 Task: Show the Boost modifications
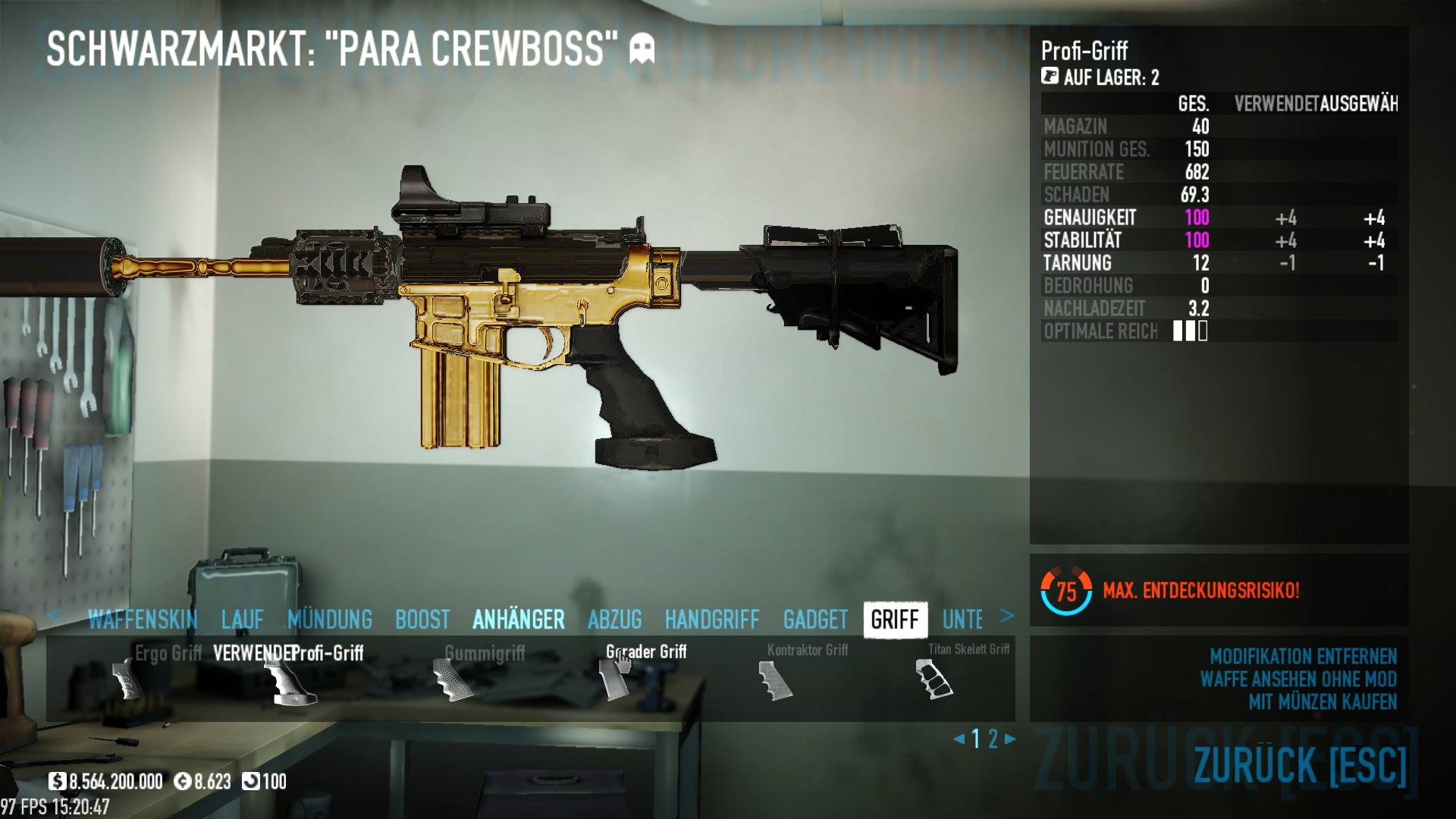pos(422,620)
